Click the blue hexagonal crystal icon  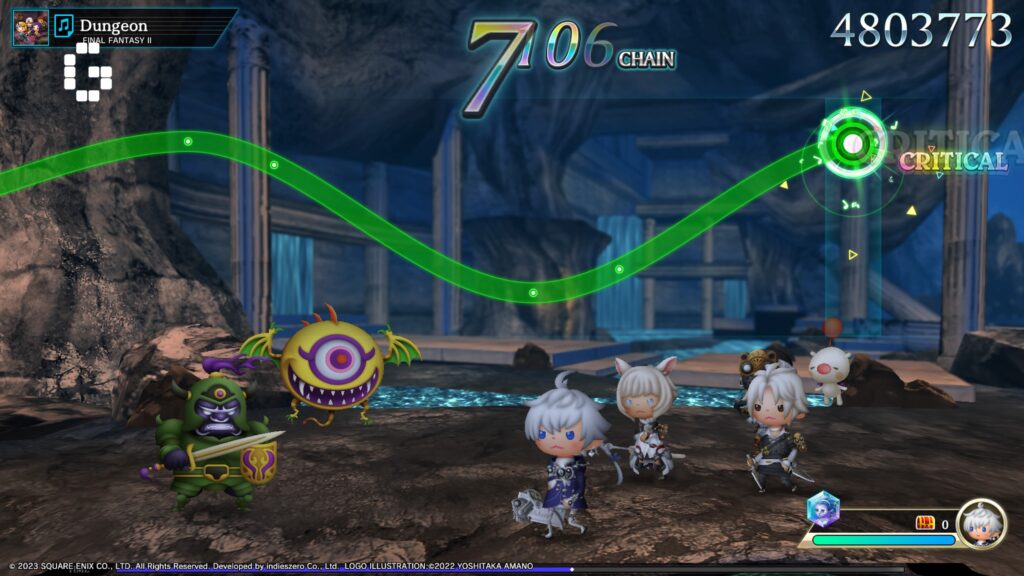(x=823, y=508)
